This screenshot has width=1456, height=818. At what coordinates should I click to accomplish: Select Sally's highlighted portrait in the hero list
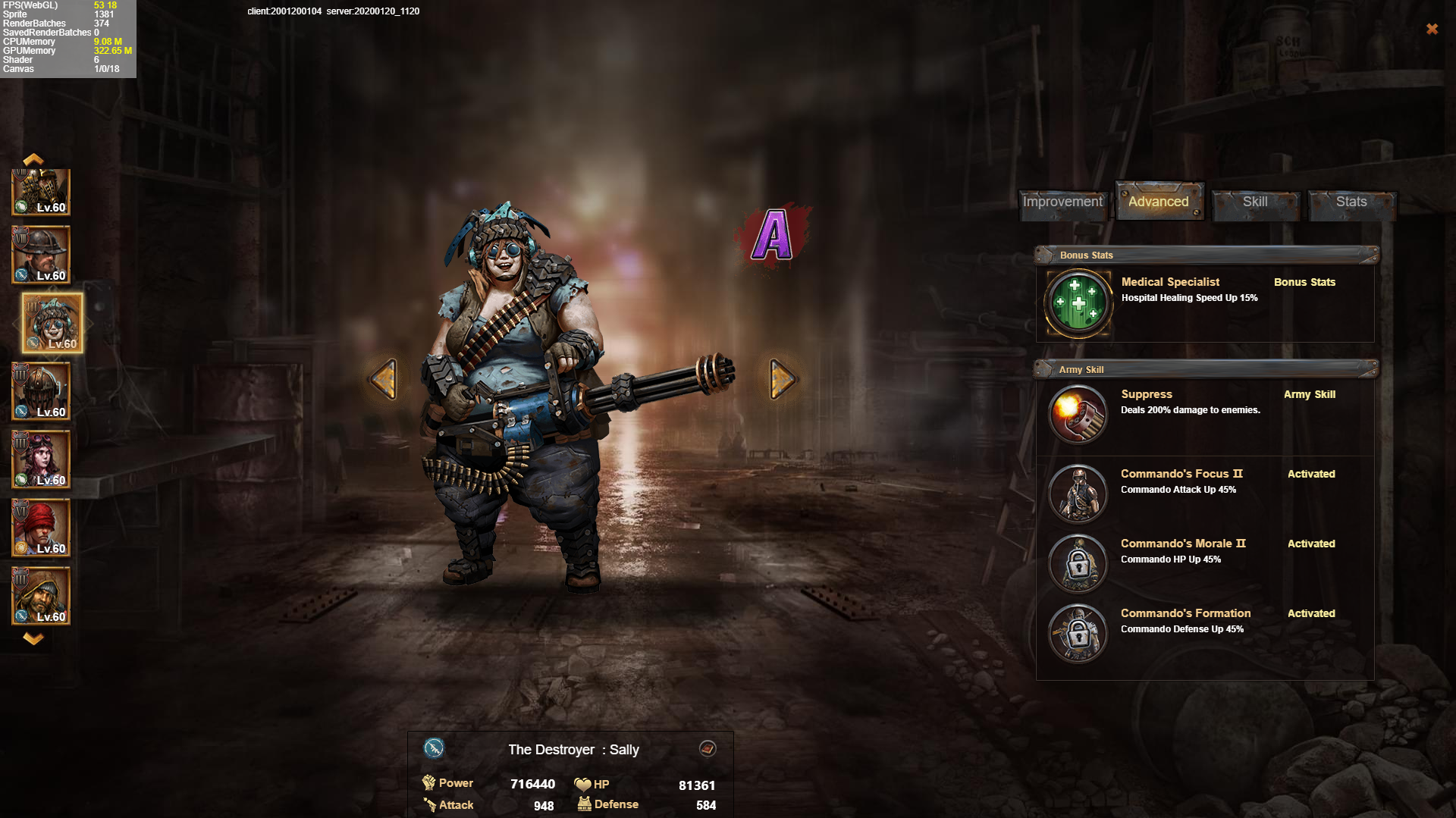tap(52, 323)
